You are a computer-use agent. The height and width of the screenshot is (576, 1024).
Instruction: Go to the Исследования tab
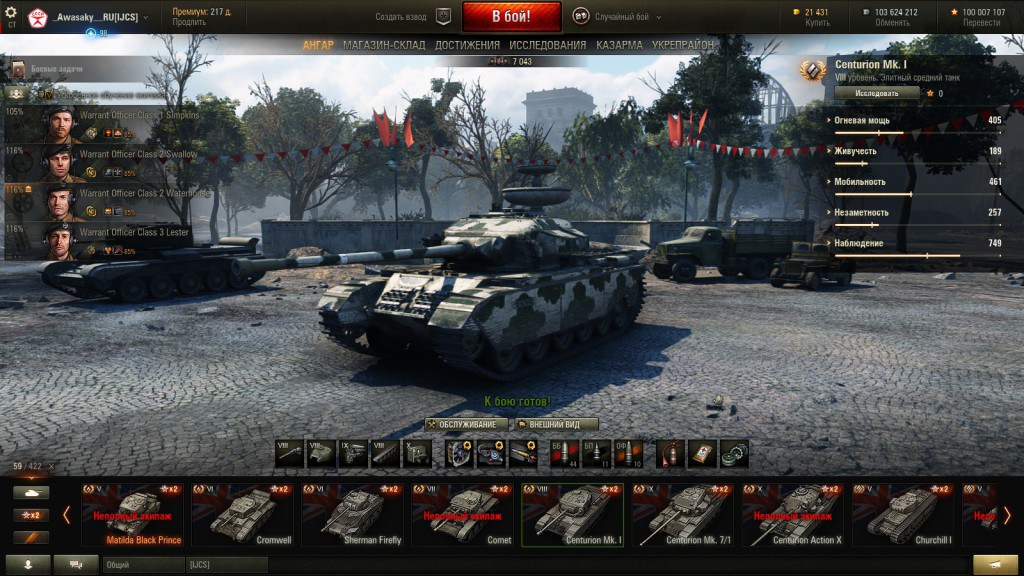547,45
